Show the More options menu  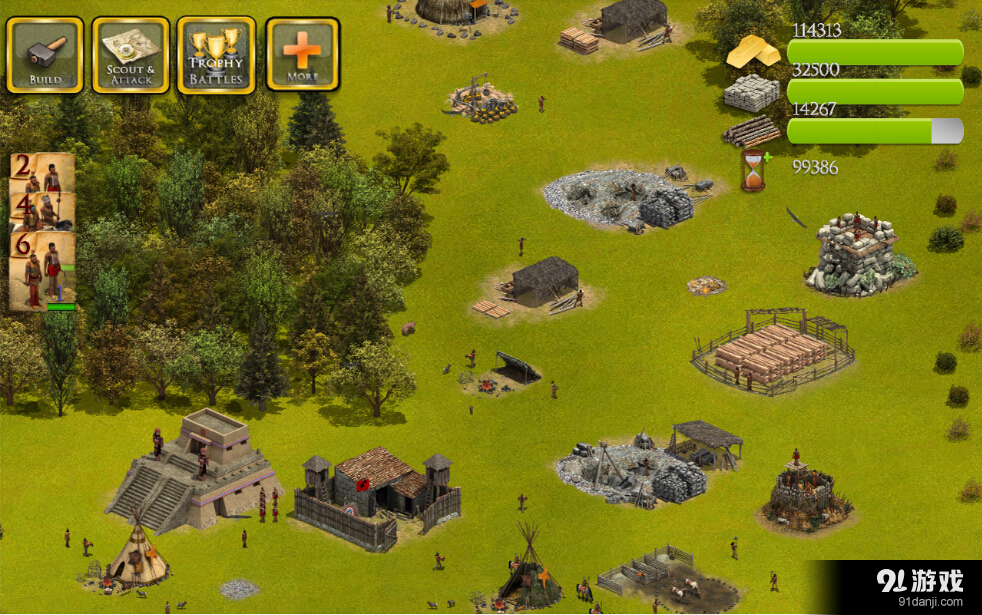click(302, 54)
